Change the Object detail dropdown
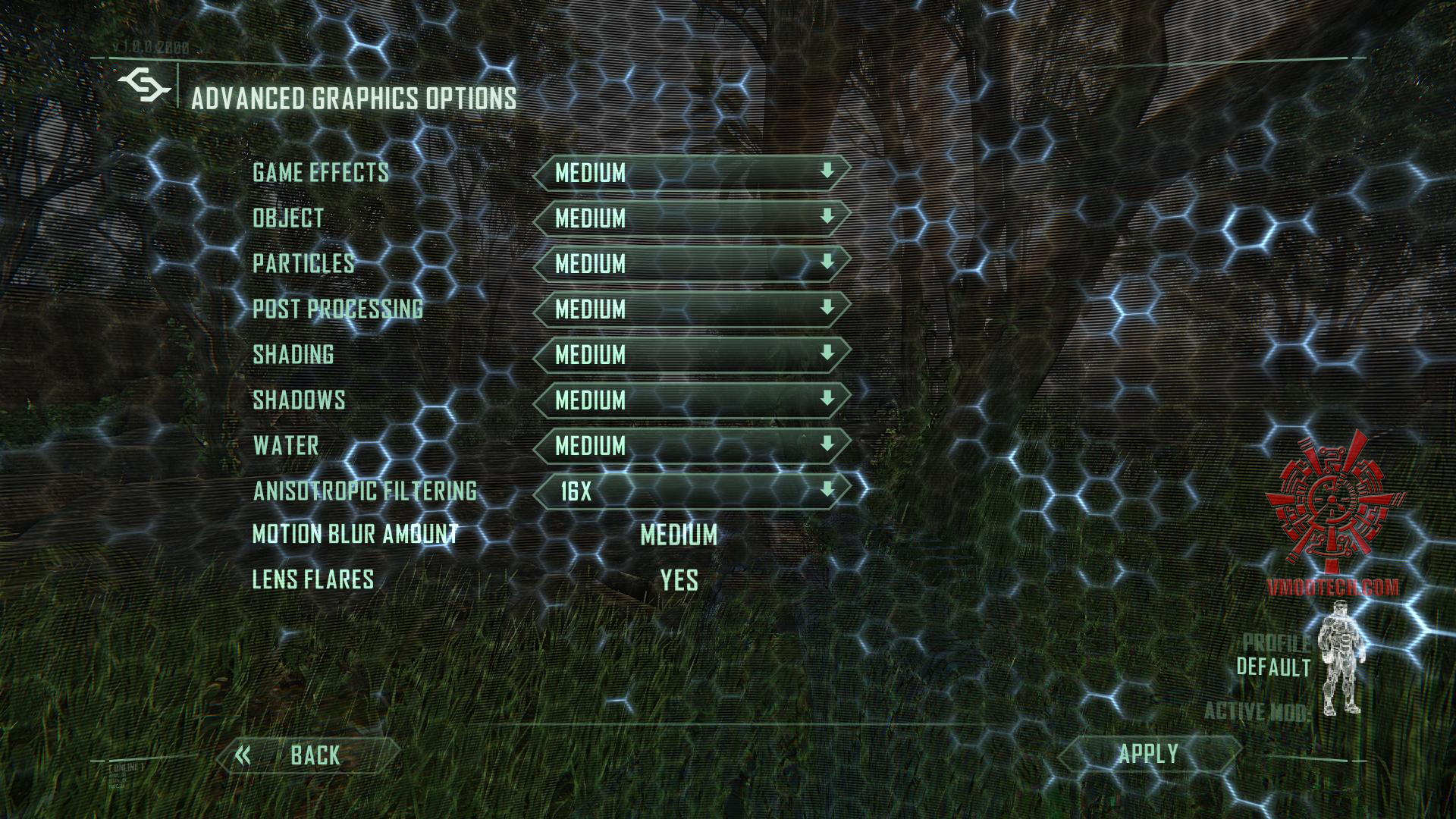This screenshot has height=819, width=1456. (691, 218)
